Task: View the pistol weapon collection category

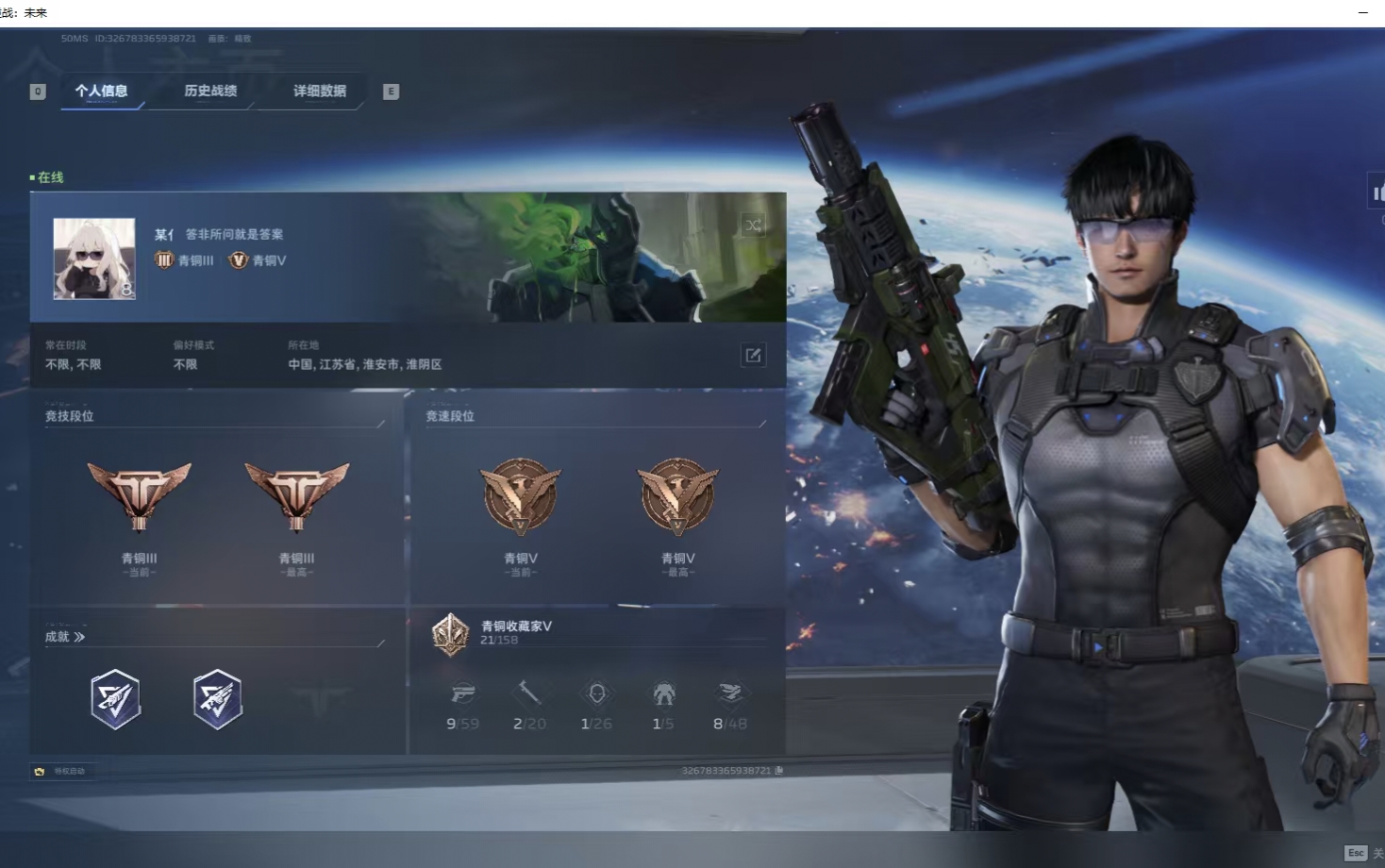Action: pyautogui.click(x=462, y=695)
